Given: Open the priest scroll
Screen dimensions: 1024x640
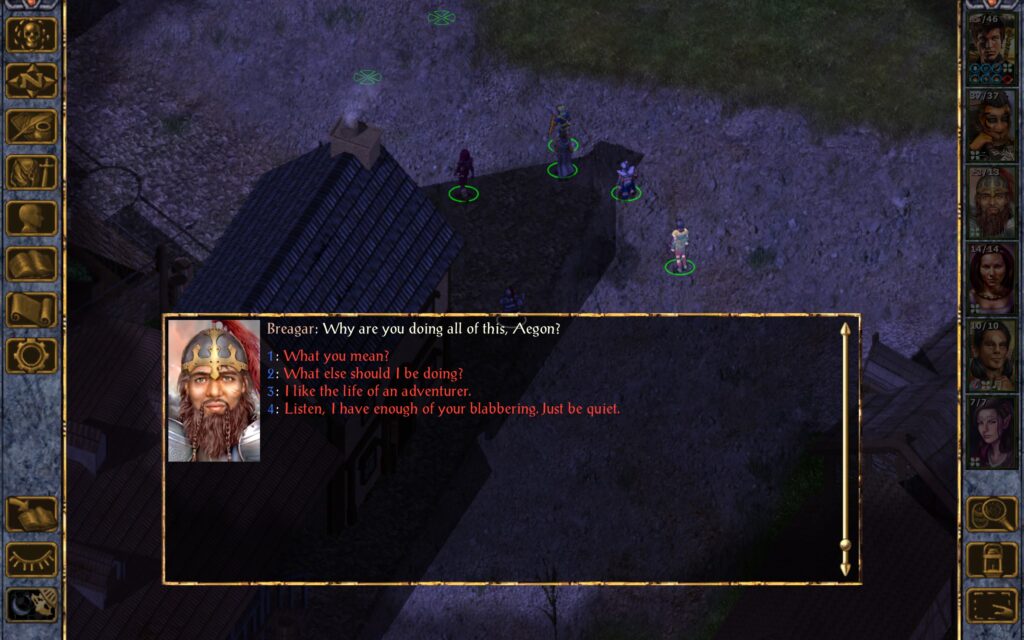Looking at the screenshot, I should [x=32, y=310].
